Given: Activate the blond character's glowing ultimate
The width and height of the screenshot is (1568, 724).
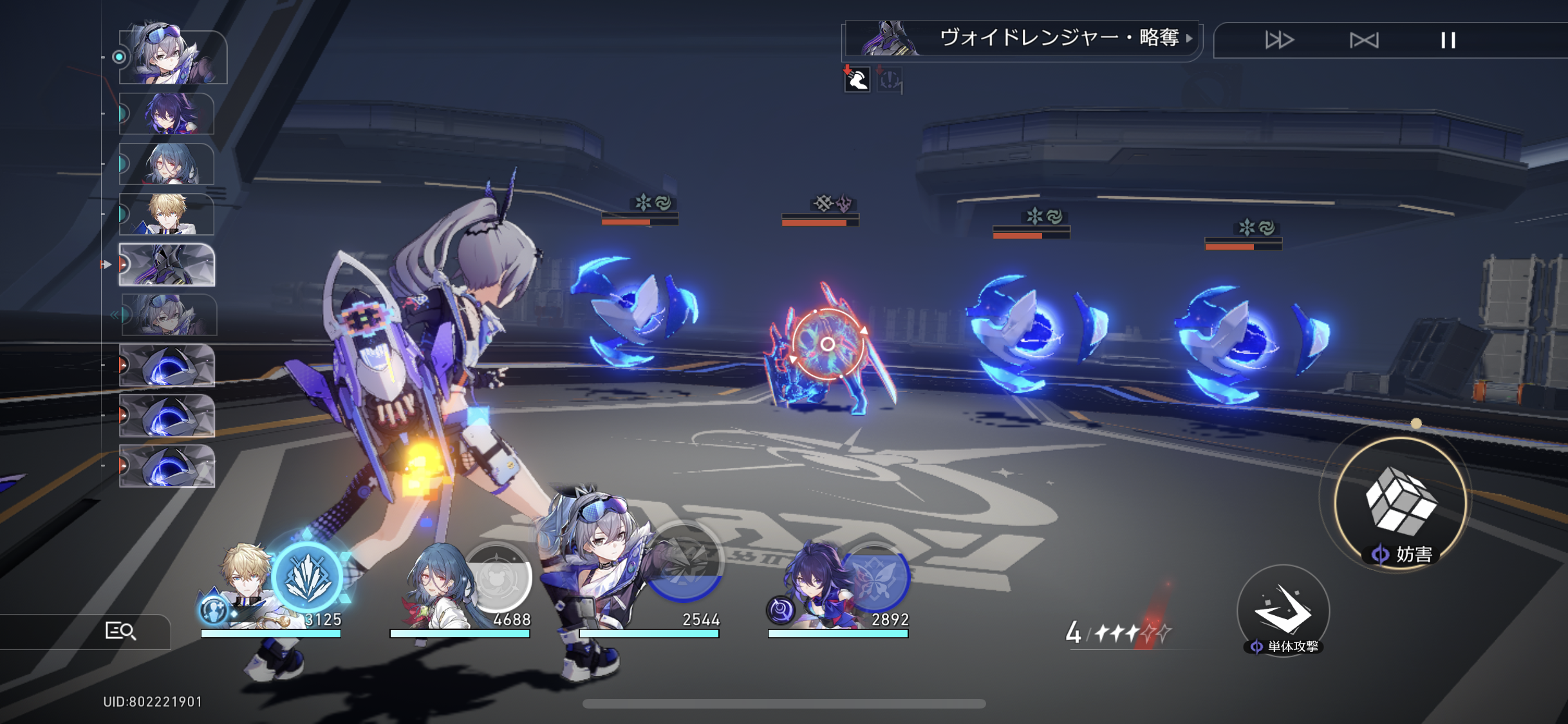Looking at the screenshot, I should [309, 577].
